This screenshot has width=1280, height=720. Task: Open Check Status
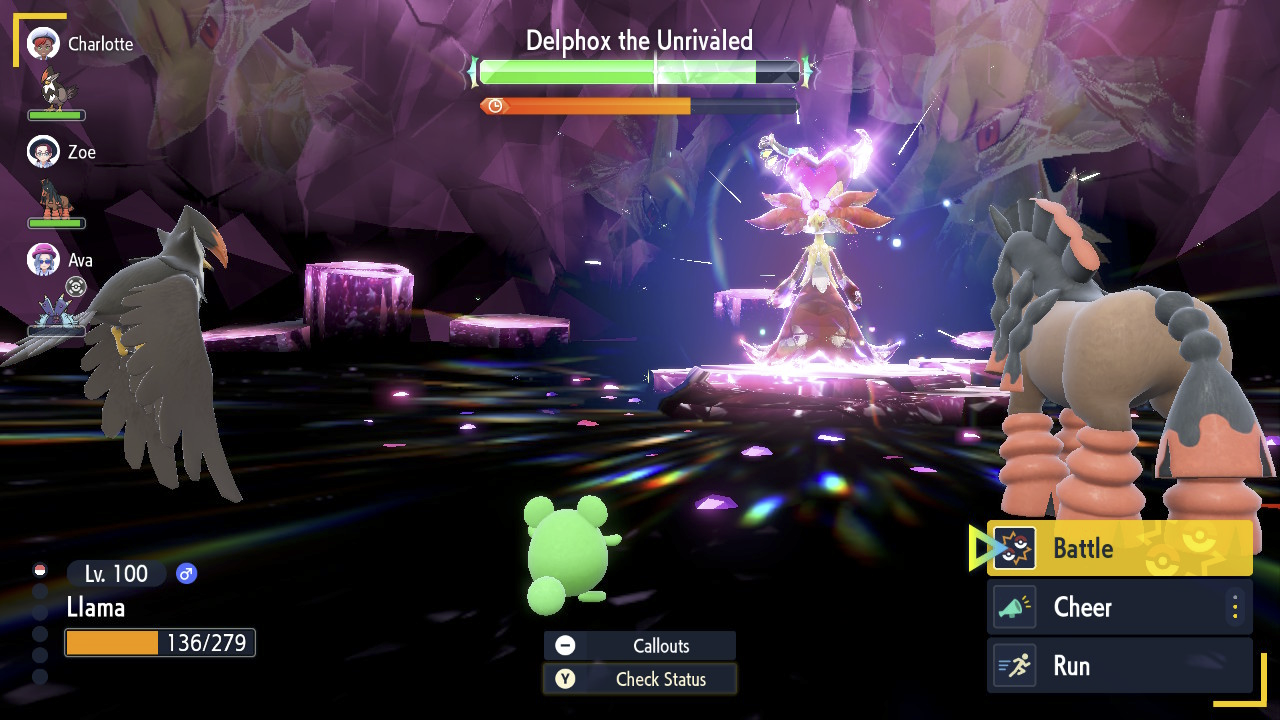click(x=640, y=679)
